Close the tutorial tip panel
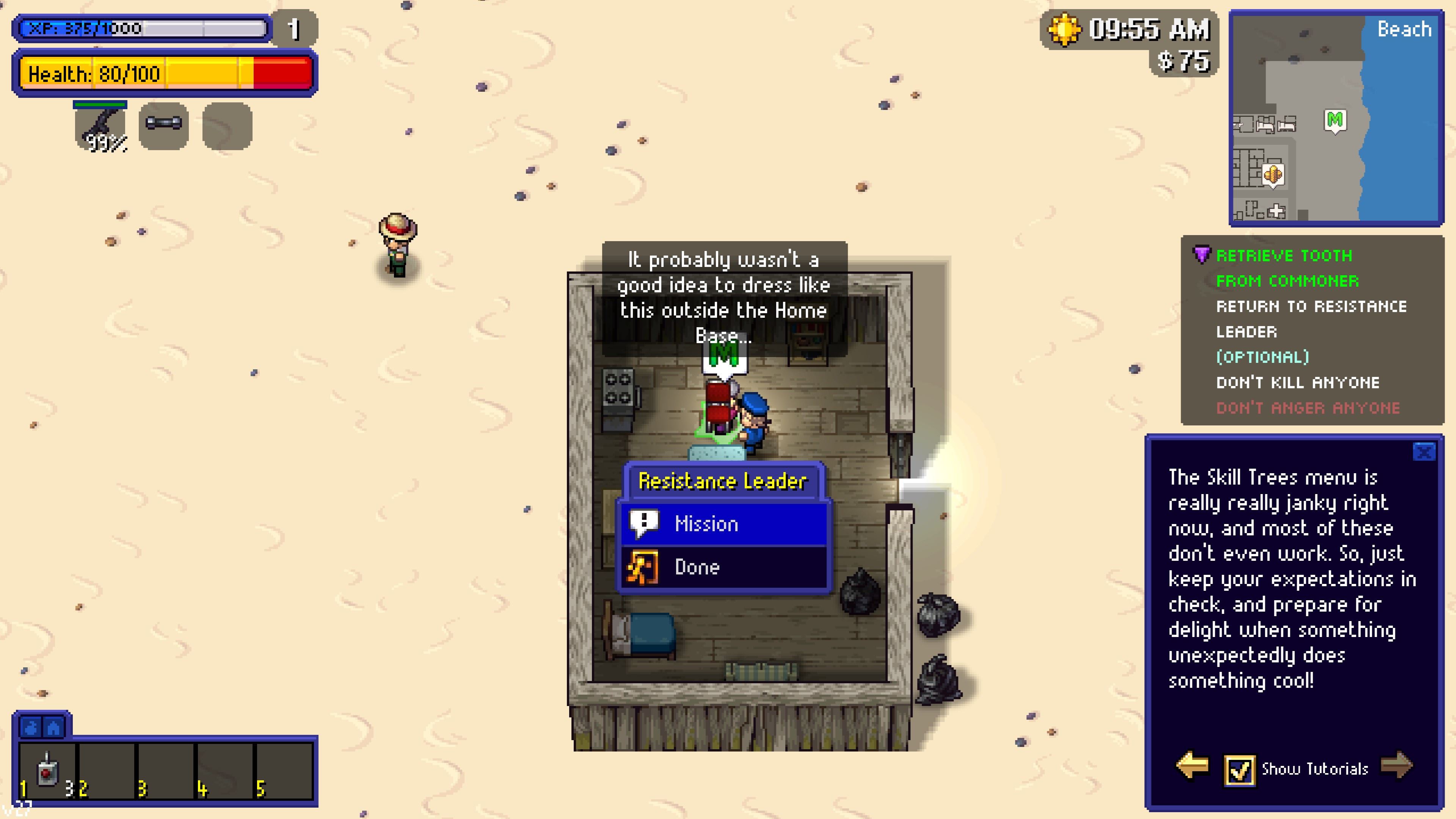Viewport: 1456px width, 819px height. pyautogui.click(x=1423, y=452)
